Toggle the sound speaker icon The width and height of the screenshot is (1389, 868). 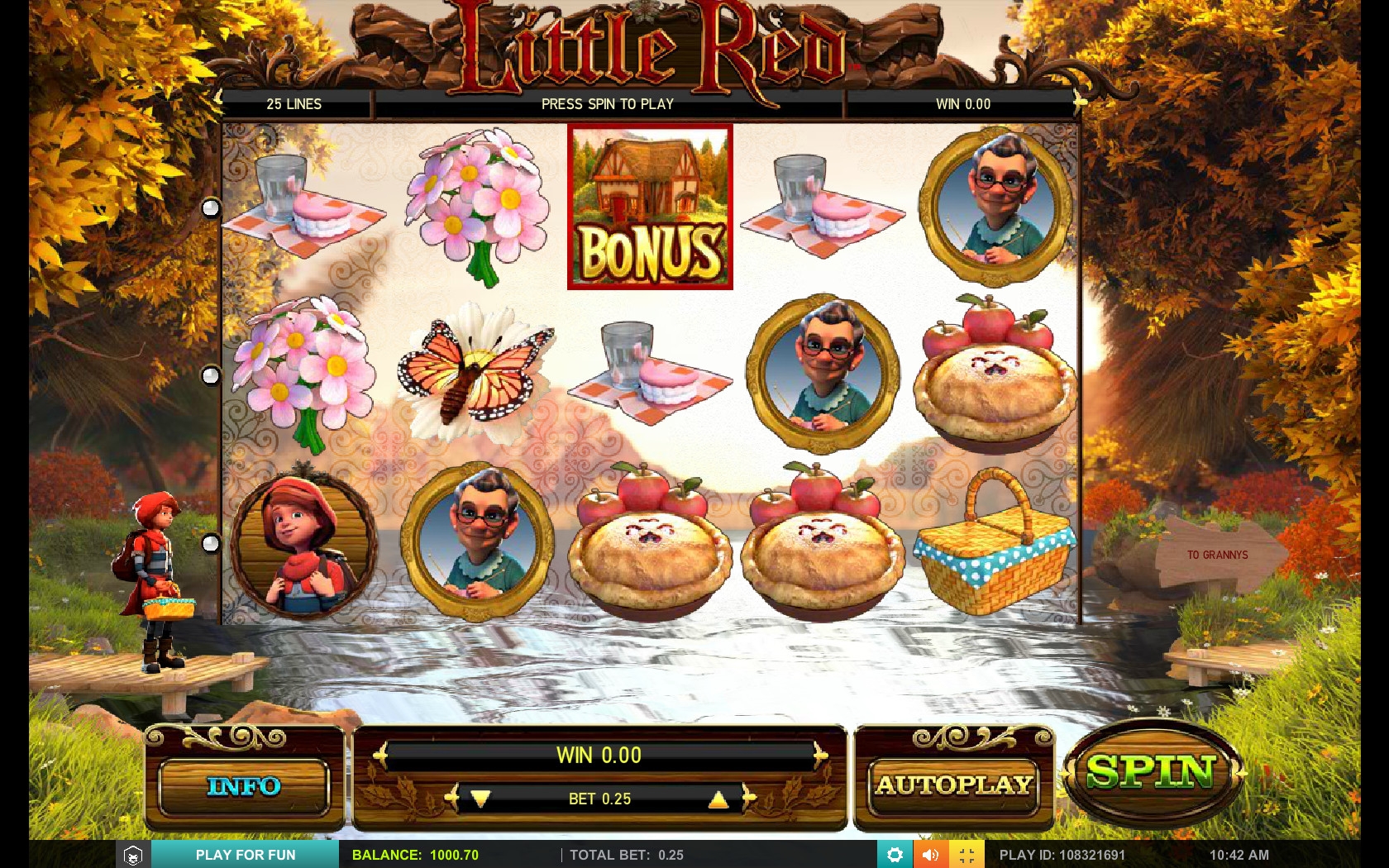click(x=930, y=855)
